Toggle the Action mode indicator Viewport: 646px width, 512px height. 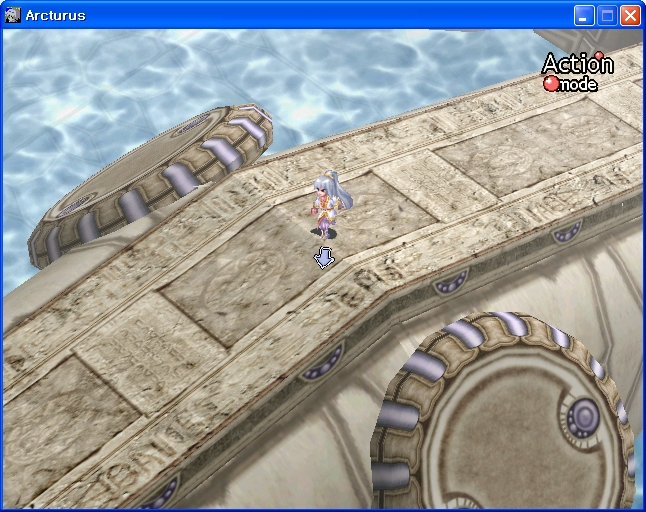point(577,72)
